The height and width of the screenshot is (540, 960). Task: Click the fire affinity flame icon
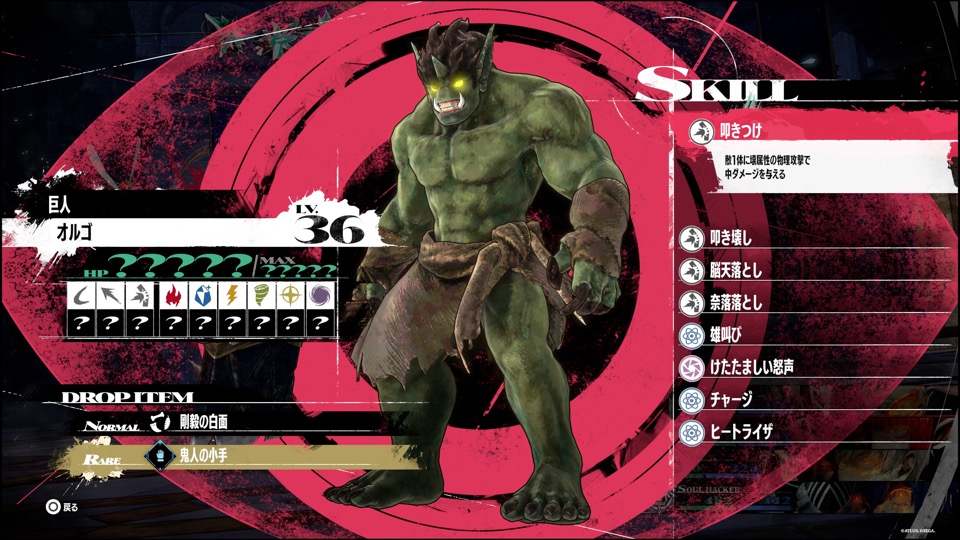[x=173, y=296]
